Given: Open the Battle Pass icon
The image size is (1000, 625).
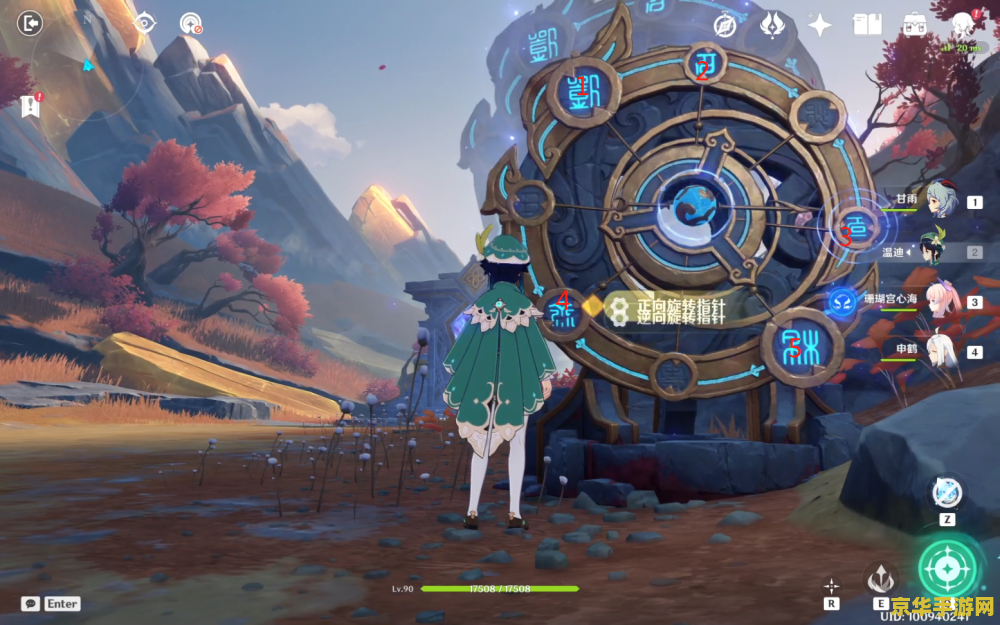Looking at the screenshot, I should (773, 25).
